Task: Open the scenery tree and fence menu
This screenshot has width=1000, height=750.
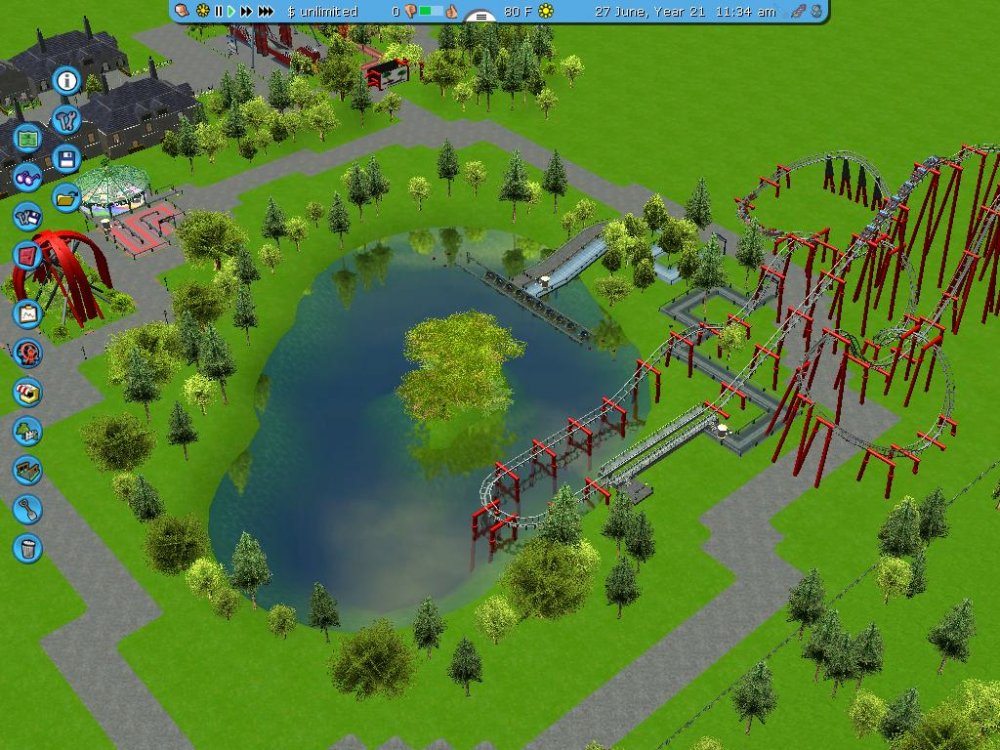Action: point(27,431)
